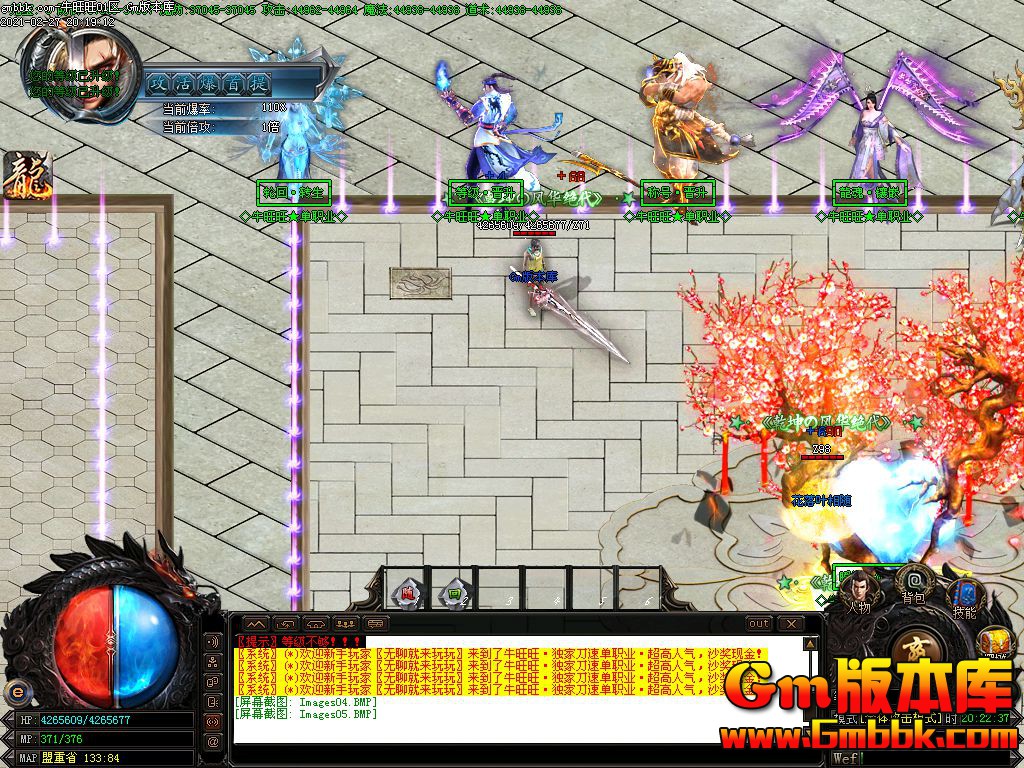Image resolution: width=1024 pixels, height=768 pixels.
Task: Use the 回 item in hotbar slot two
Action: point(454,593)
